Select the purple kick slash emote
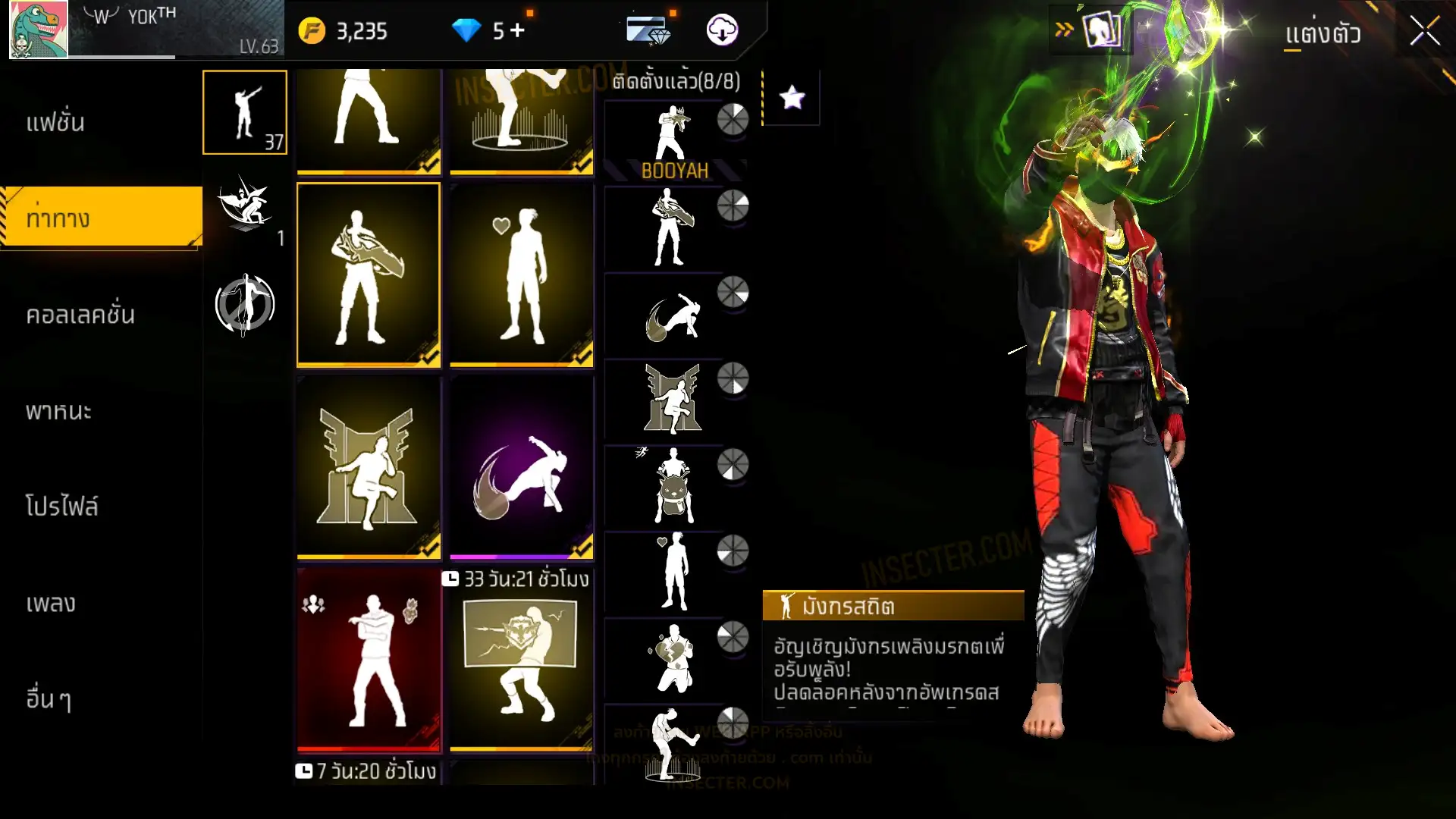The width and height of the screenshot is (1456, 819). click(x=521, y=466)
